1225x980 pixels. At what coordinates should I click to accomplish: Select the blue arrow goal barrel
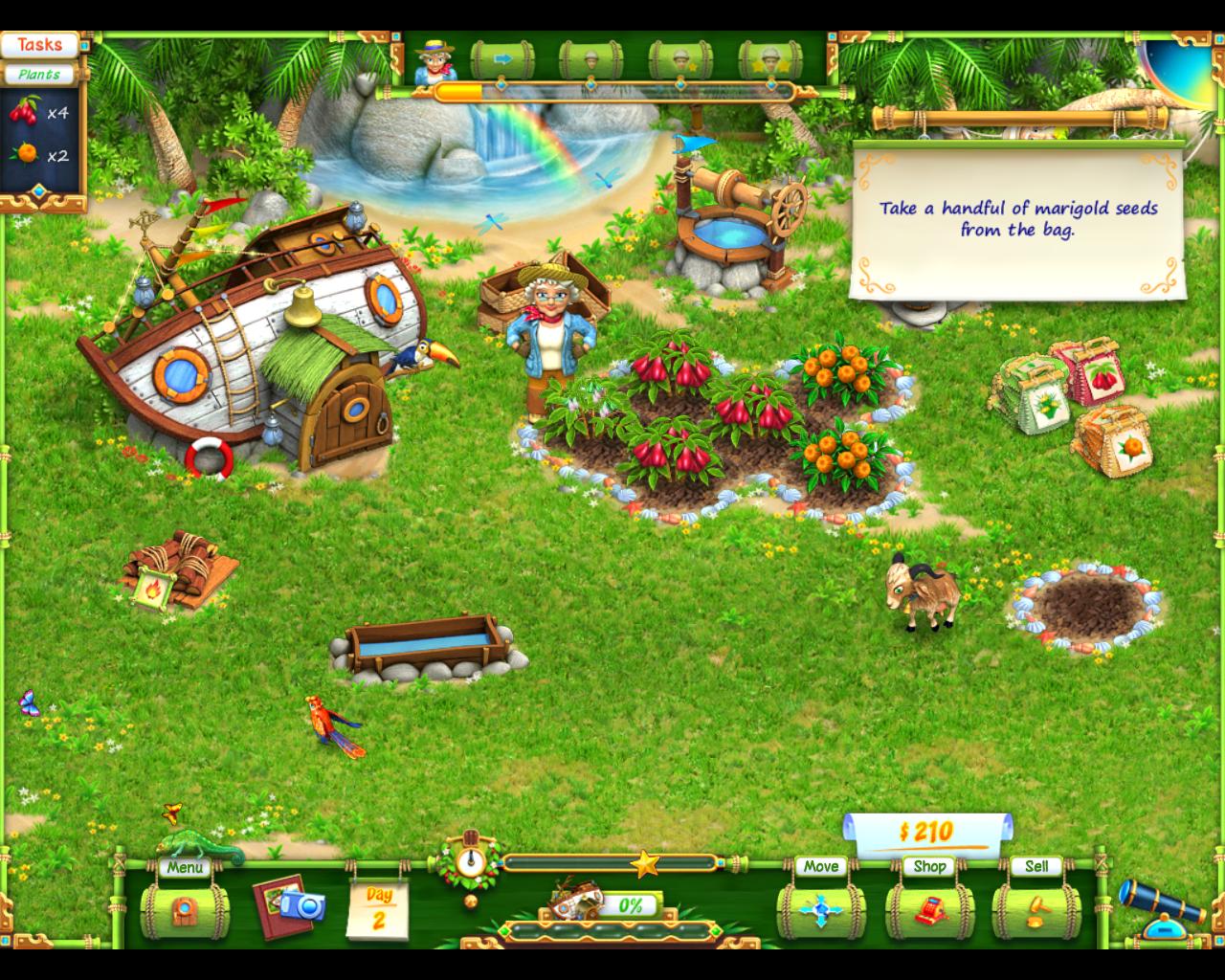coord(501,59)
